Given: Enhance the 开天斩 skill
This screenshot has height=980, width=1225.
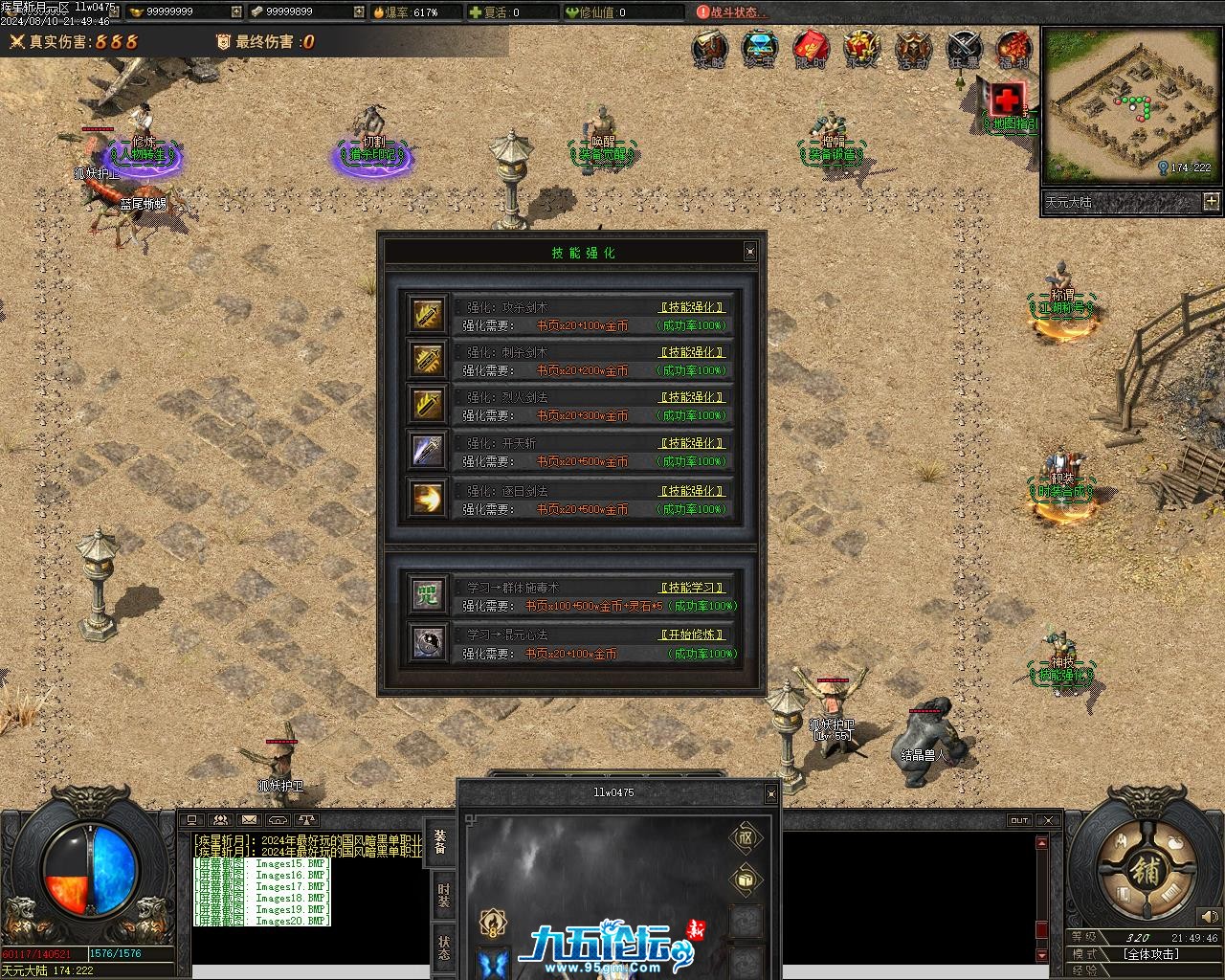Looking at the screenshot, I should coord(692,443).
